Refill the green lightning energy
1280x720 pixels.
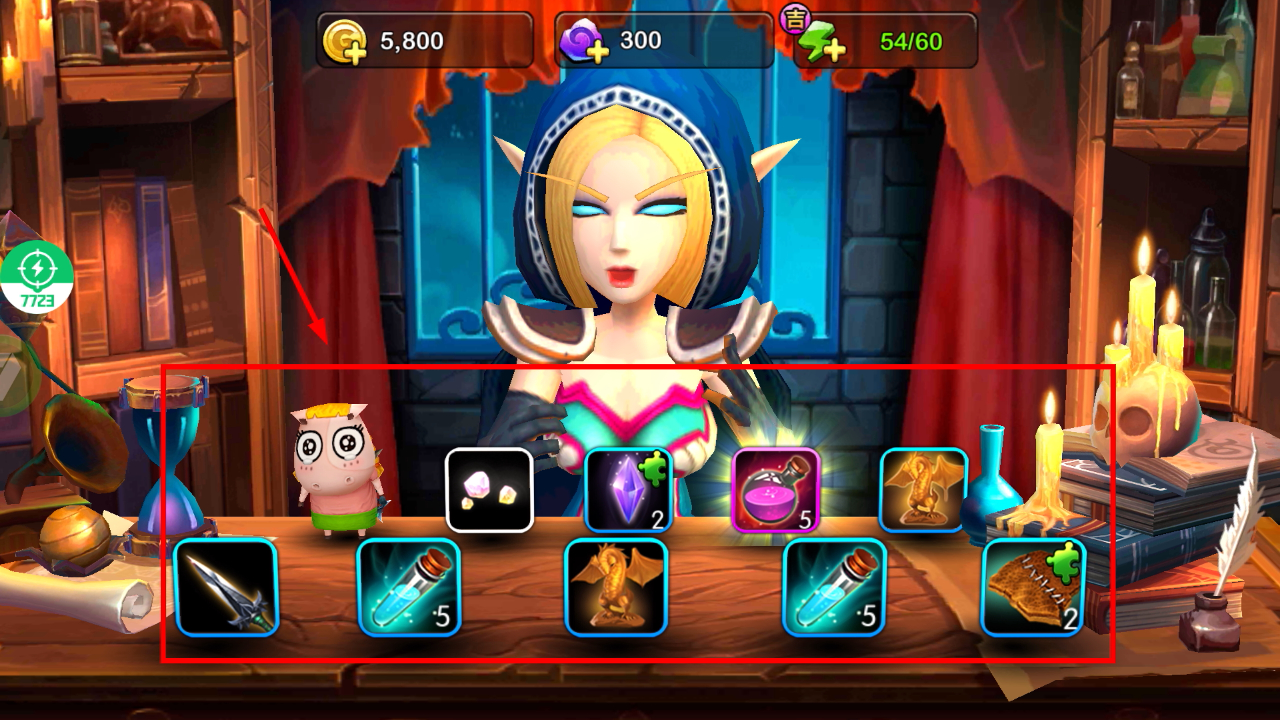tap(821, 42)
